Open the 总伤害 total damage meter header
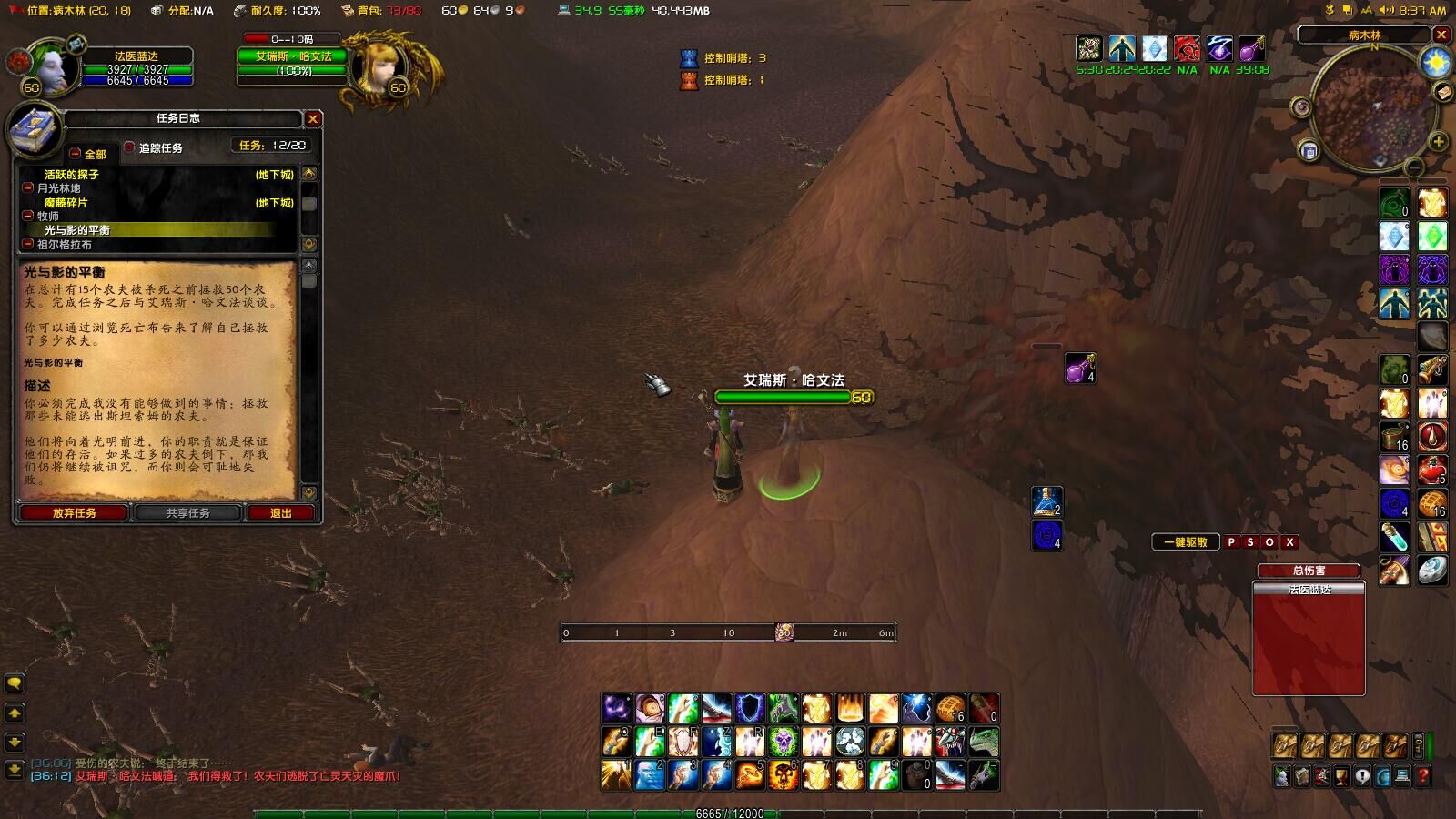Viewport: 1456px width, 819px height. tap(1309, 571)
